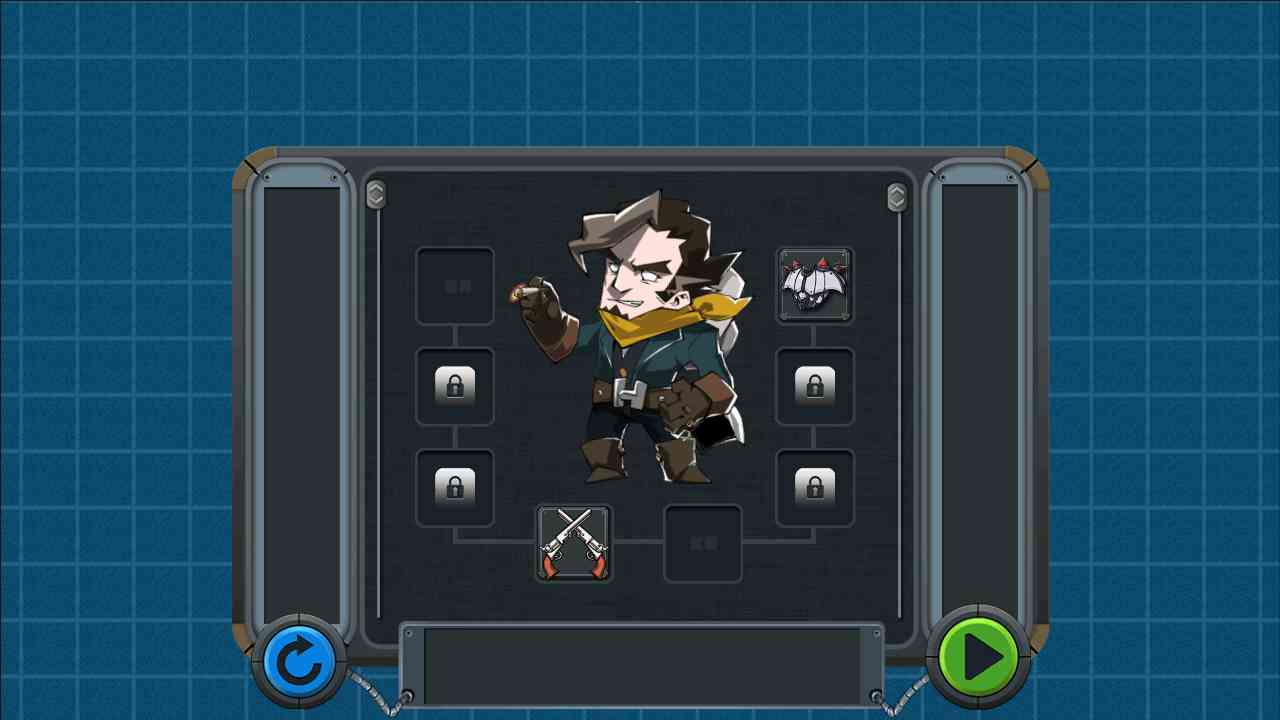Select the crossed revolvers weapon slot
This screenshot has height=720, width=1280.
tap(574, 544)
